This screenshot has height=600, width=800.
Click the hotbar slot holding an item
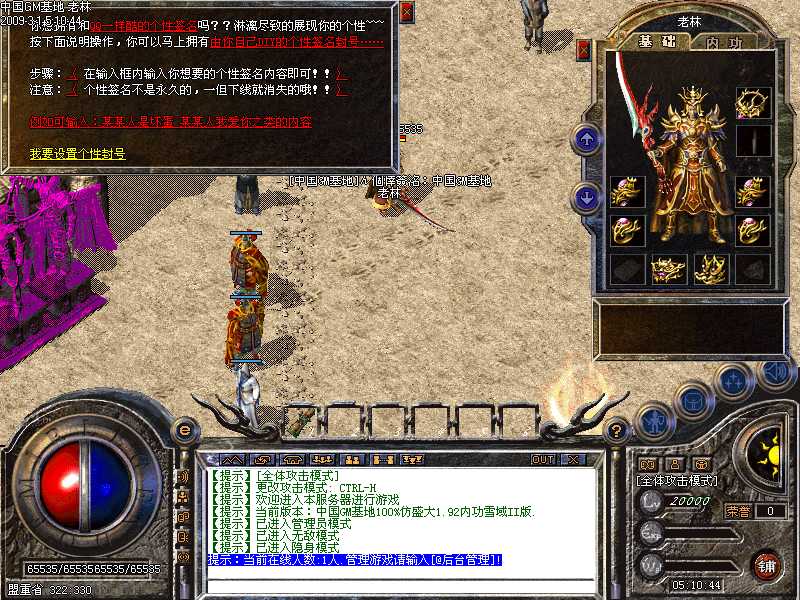tap(303, 421)
